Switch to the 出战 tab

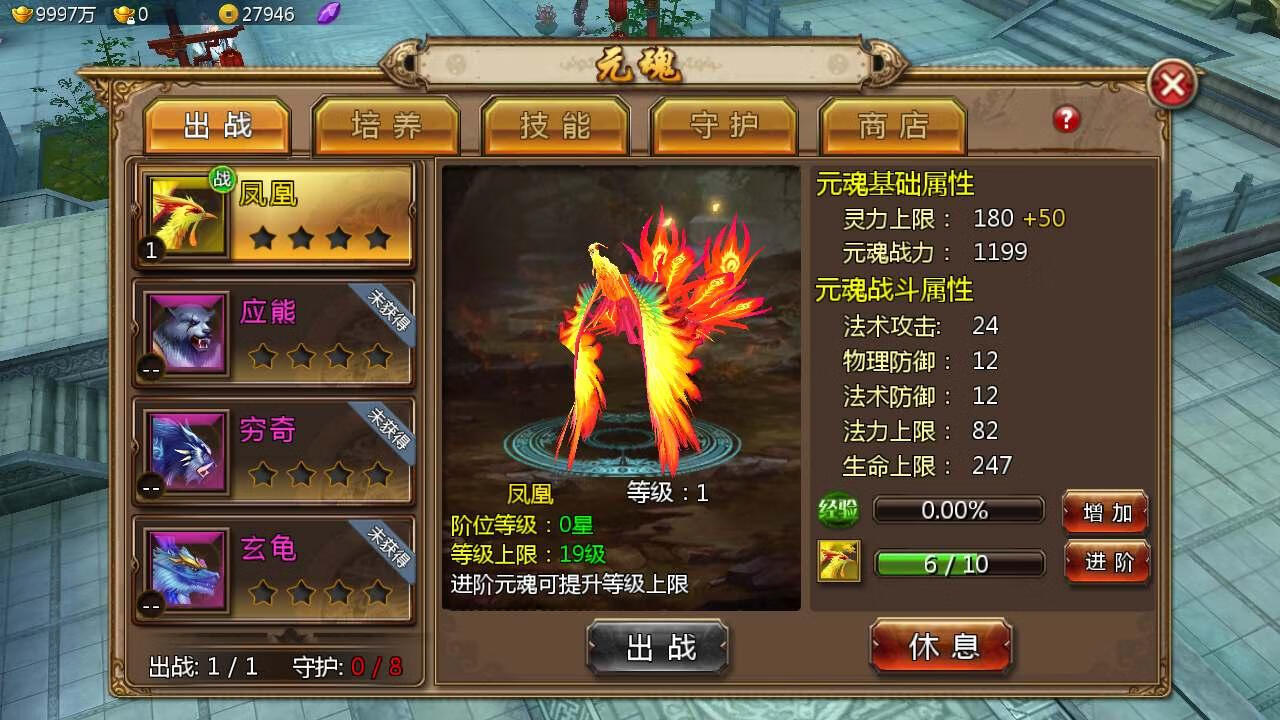(x=217, y=126)
